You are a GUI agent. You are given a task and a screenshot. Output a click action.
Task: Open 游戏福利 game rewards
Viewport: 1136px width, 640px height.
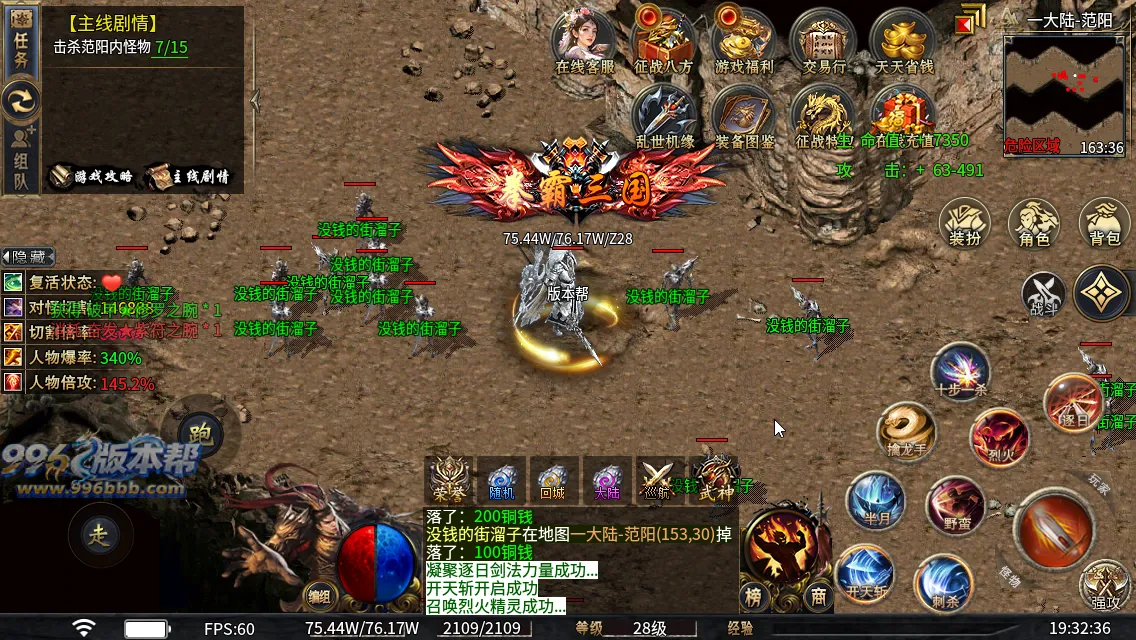[x=744, y=41]
